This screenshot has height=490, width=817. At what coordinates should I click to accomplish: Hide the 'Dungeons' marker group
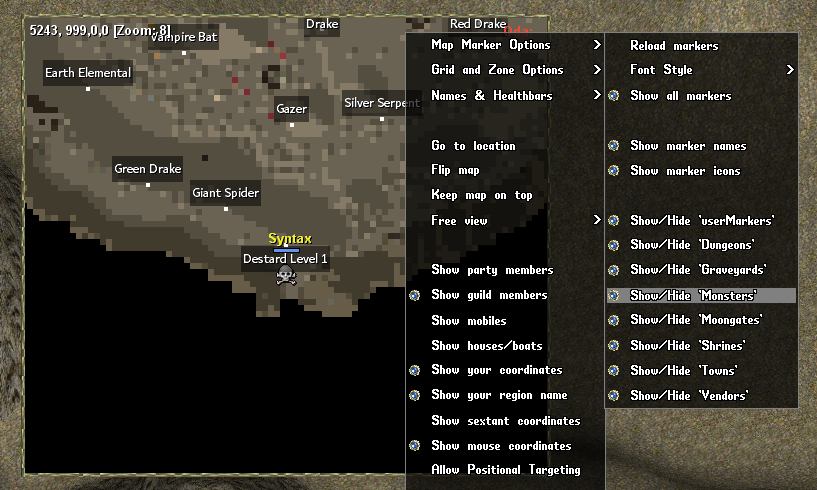692,245
